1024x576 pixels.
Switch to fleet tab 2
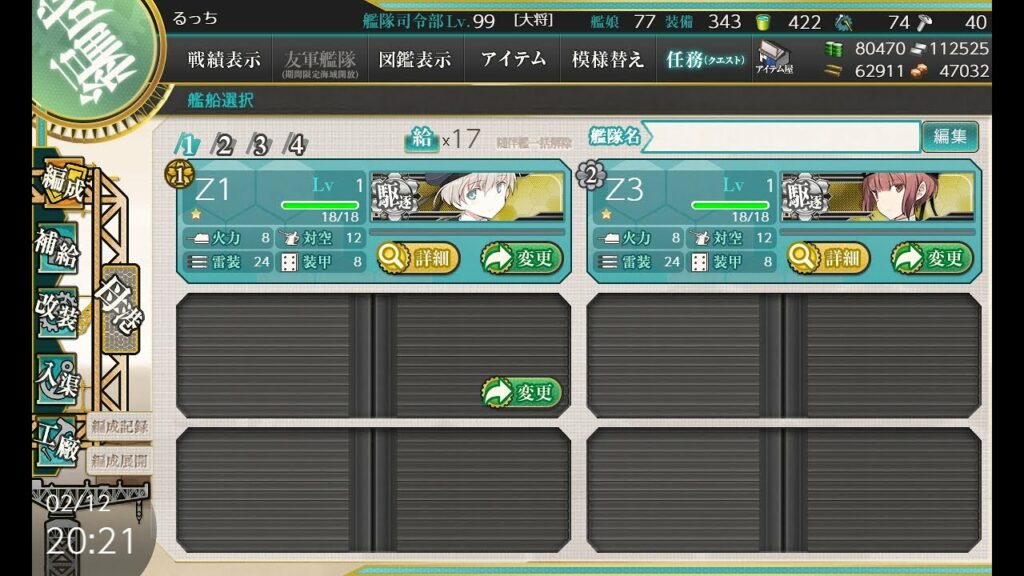223,145
